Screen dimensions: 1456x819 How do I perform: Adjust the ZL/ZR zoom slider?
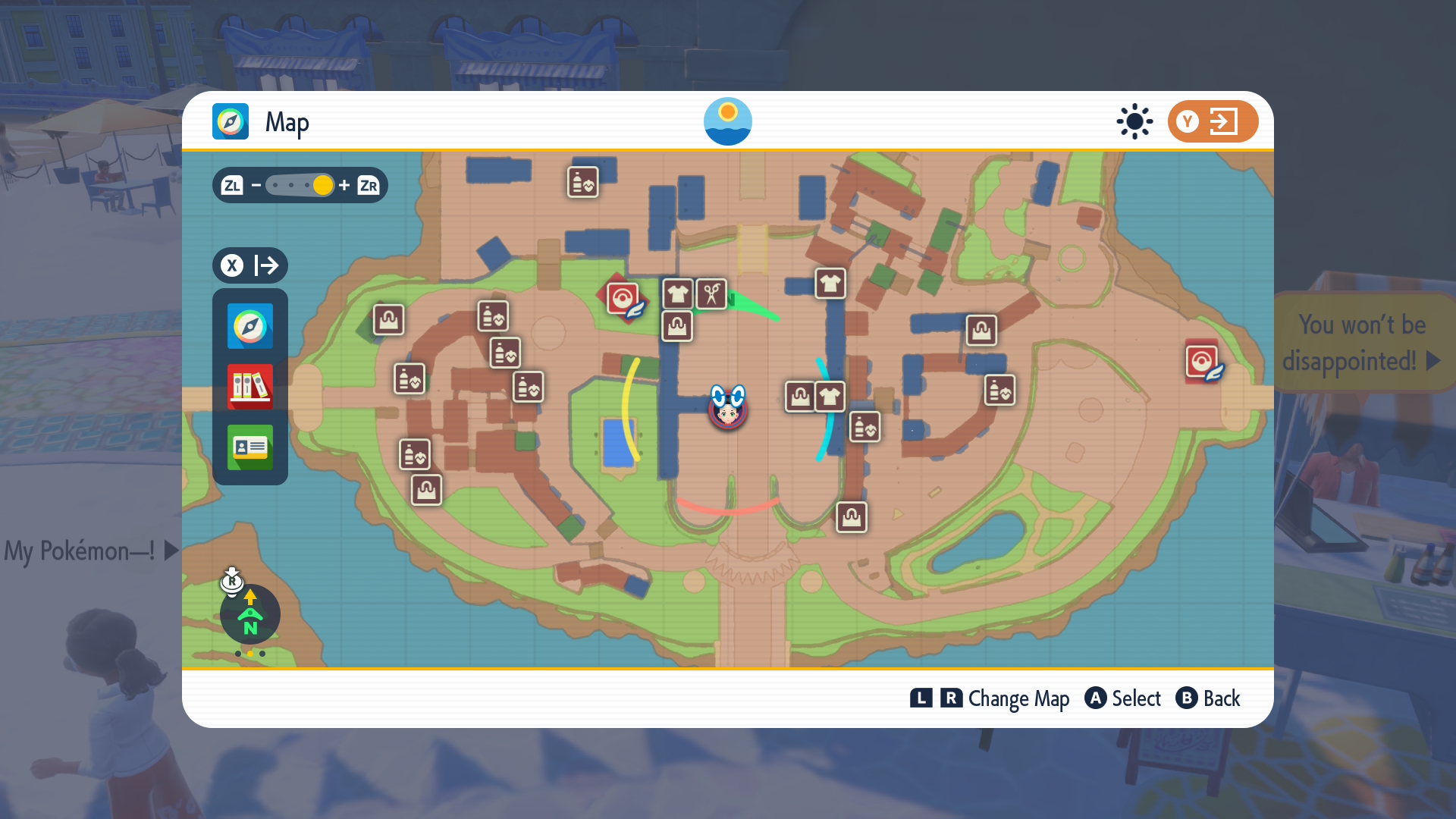point(299,185)
